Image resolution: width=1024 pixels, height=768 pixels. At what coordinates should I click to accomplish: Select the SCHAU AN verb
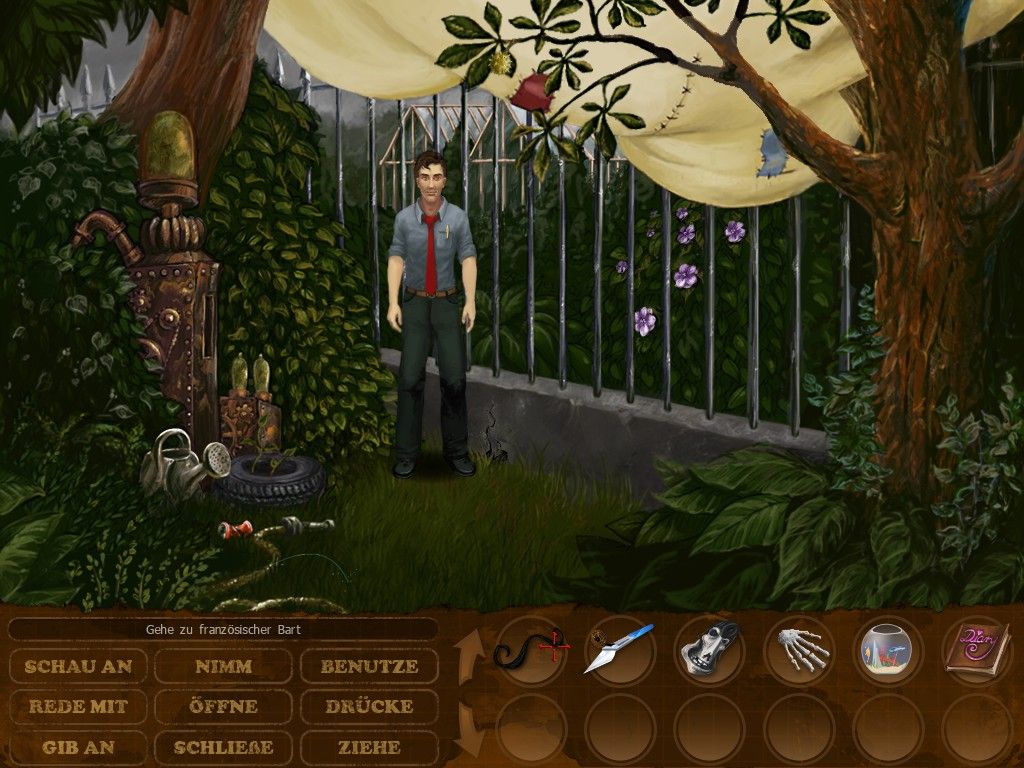(x=78, y=666)
